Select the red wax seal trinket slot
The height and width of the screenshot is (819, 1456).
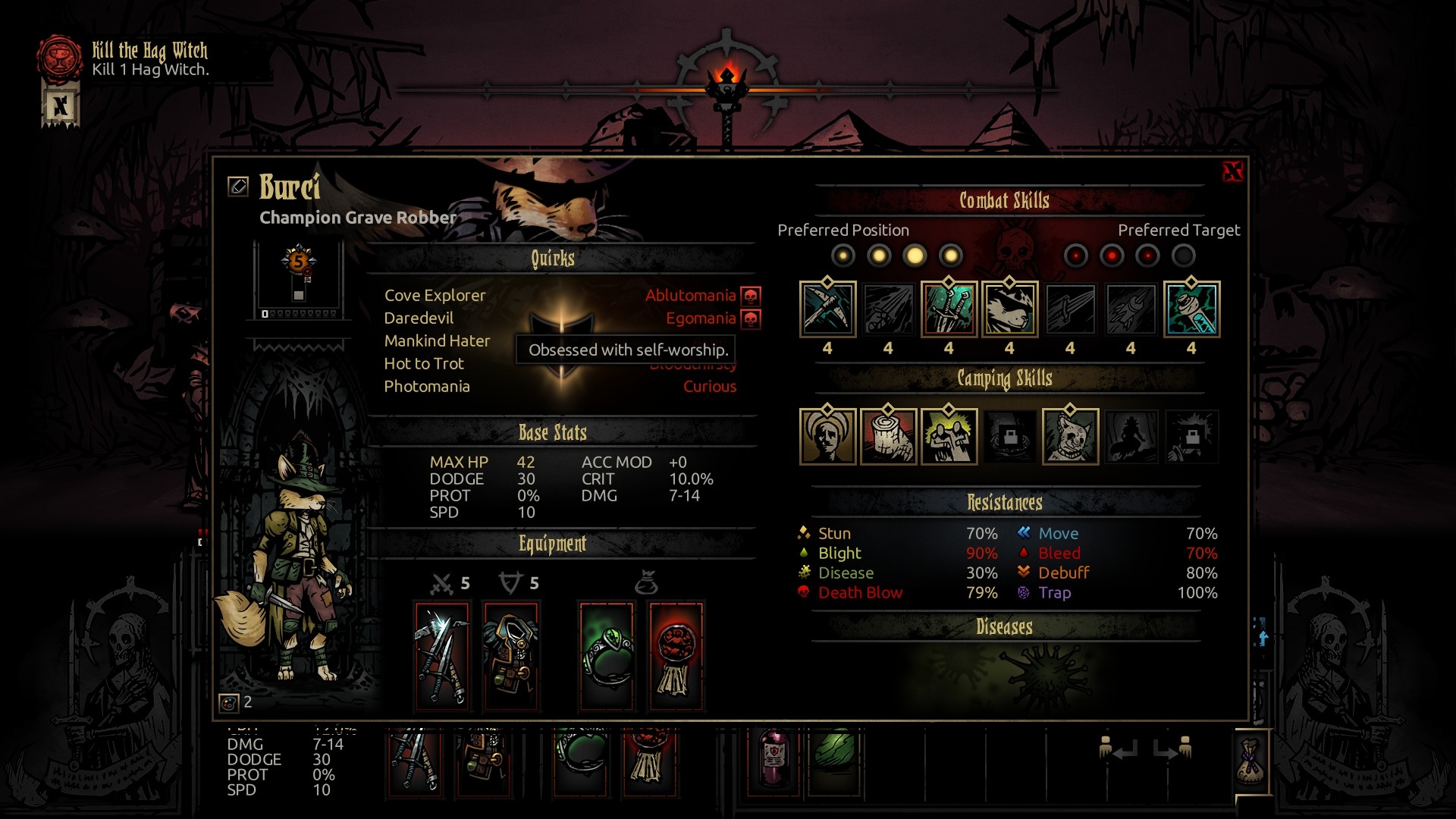click(x=676, y=656)
